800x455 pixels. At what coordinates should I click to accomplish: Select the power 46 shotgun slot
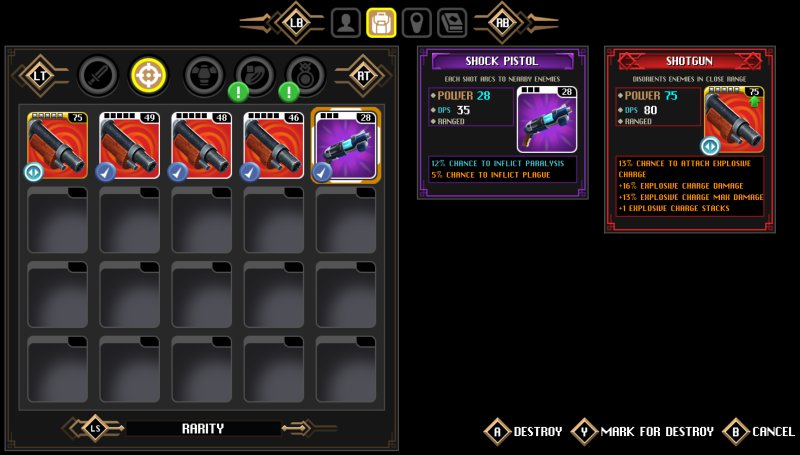coord(273,145)
